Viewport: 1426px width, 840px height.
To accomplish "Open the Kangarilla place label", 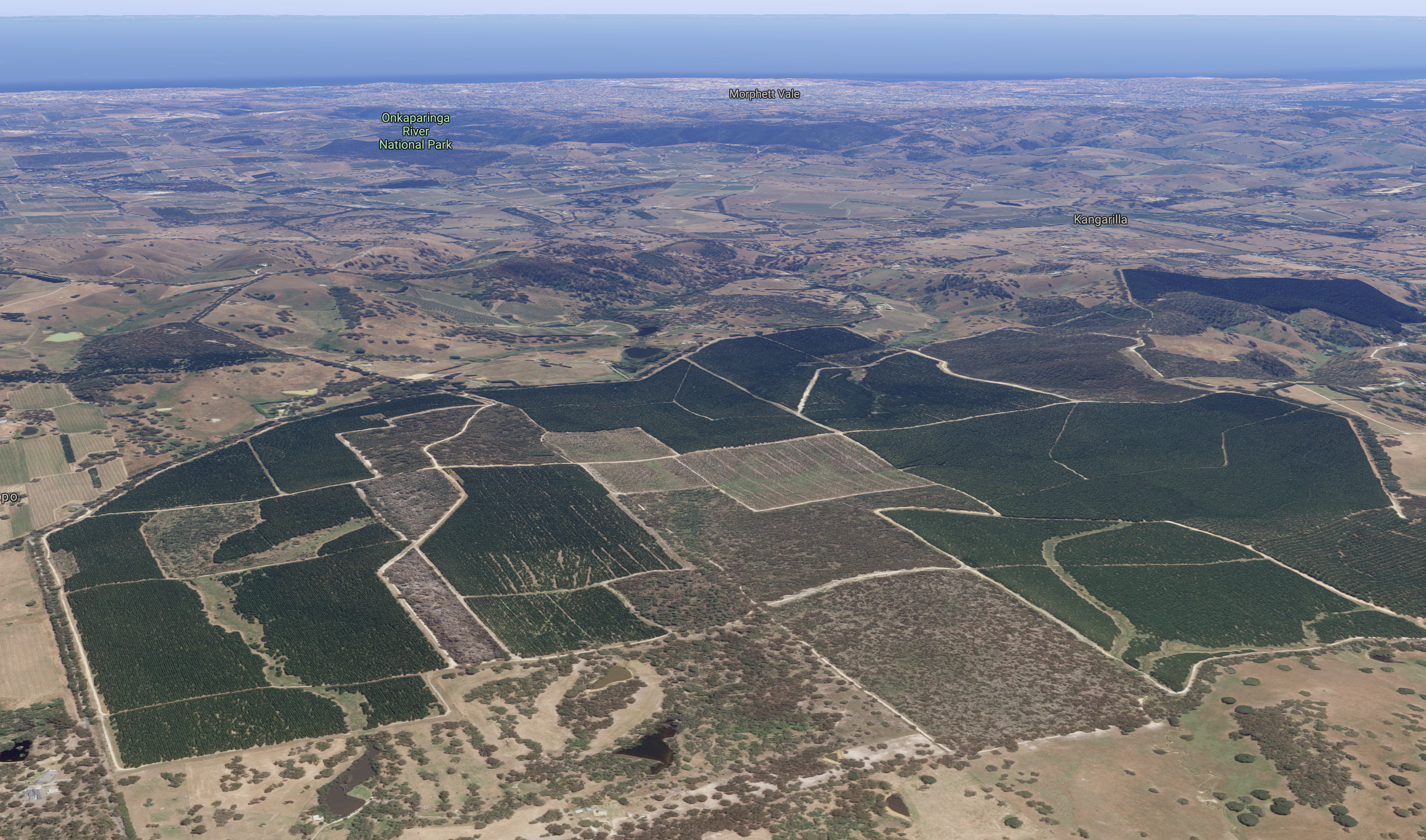I will tap(1100, 220).
